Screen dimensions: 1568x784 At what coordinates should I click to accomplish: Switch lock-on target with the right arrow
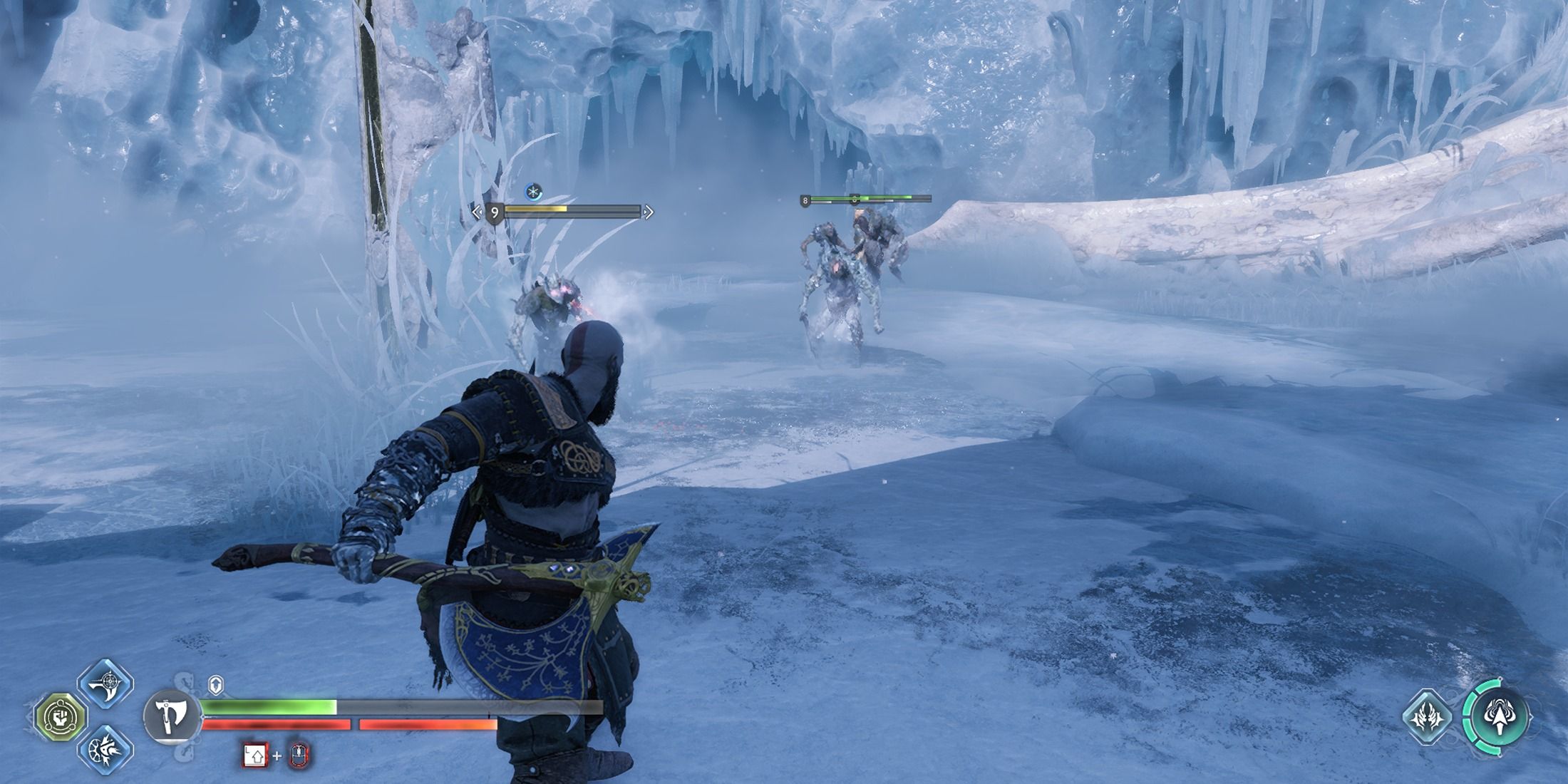(648, 212)
